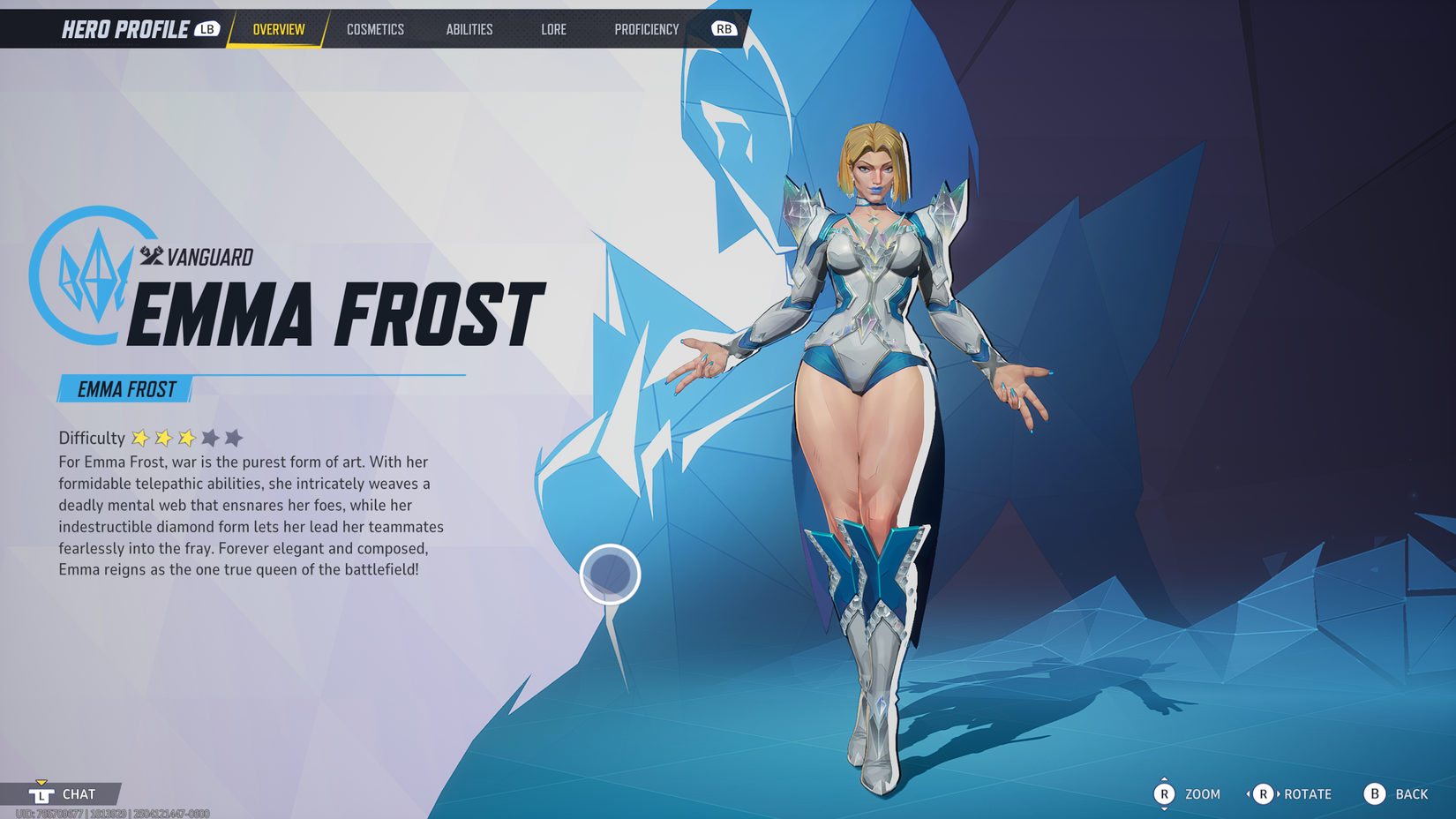Viewport: 1456px width, 819px height.
Task: Click the Overview tab
Action: click(278, 29)
